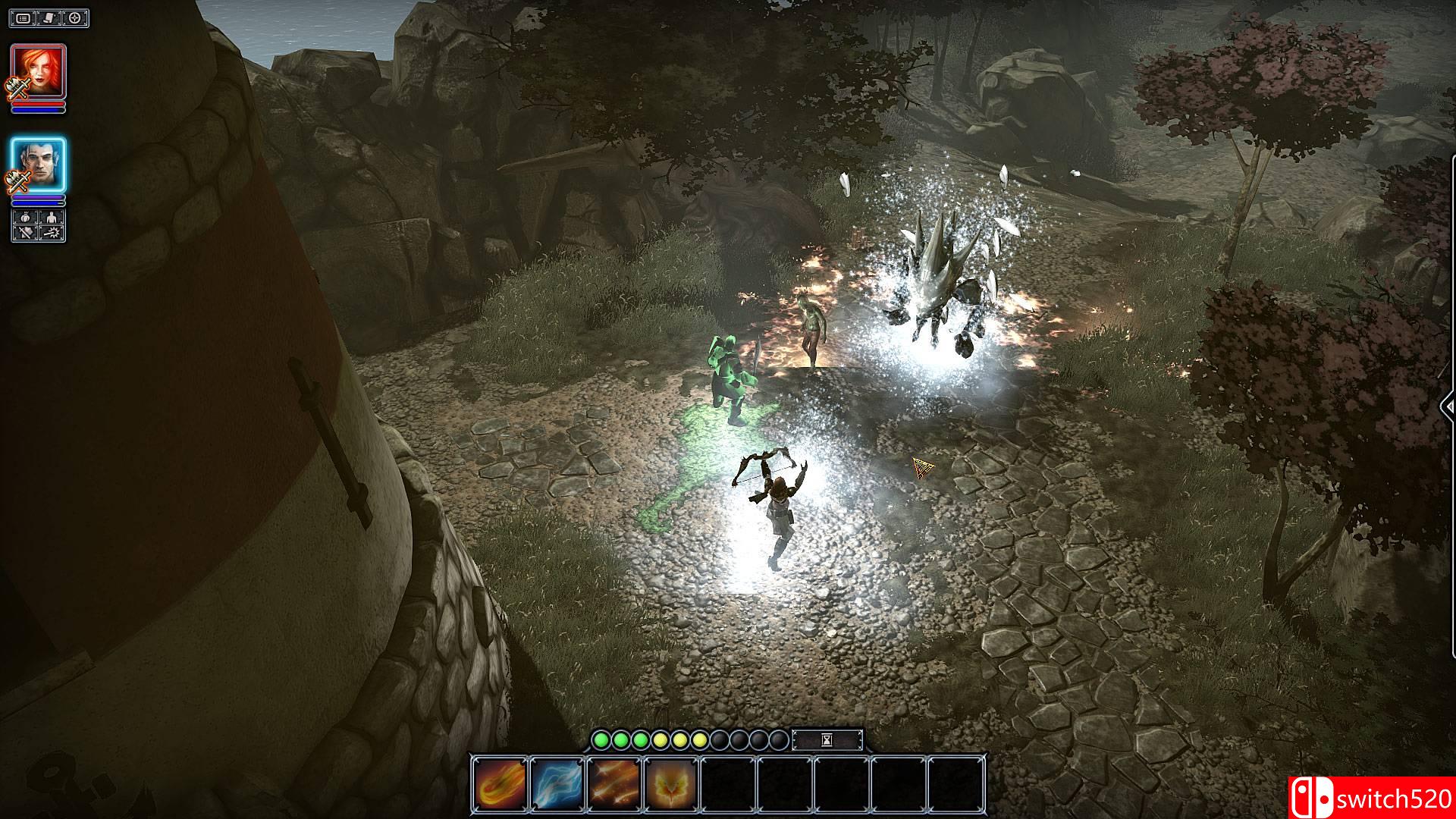Viewport: 1456px width, 819px height.
Task: Click the crossed weapons badge on male portrait
Action: pyautogui.click(x=17, y=180)
